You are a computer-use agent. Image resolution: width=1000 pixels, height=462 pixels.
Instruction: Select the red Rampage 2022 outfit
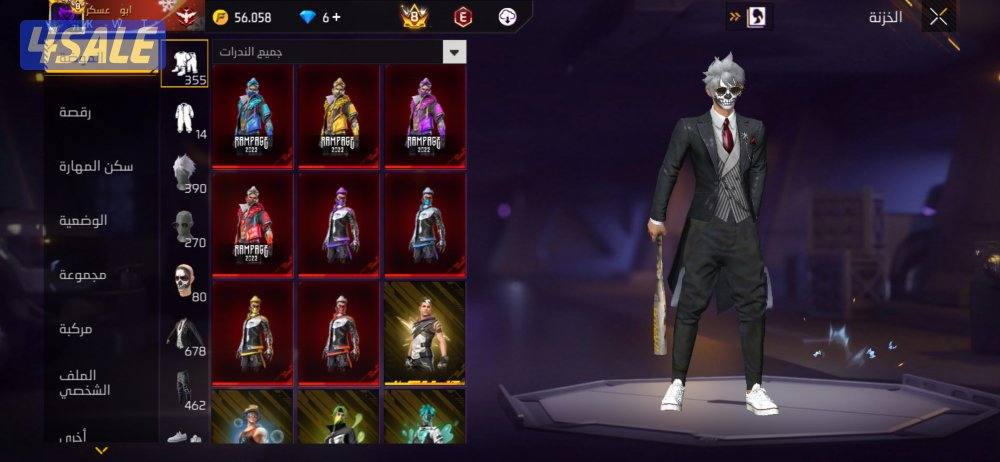click(x=253, y=223)
